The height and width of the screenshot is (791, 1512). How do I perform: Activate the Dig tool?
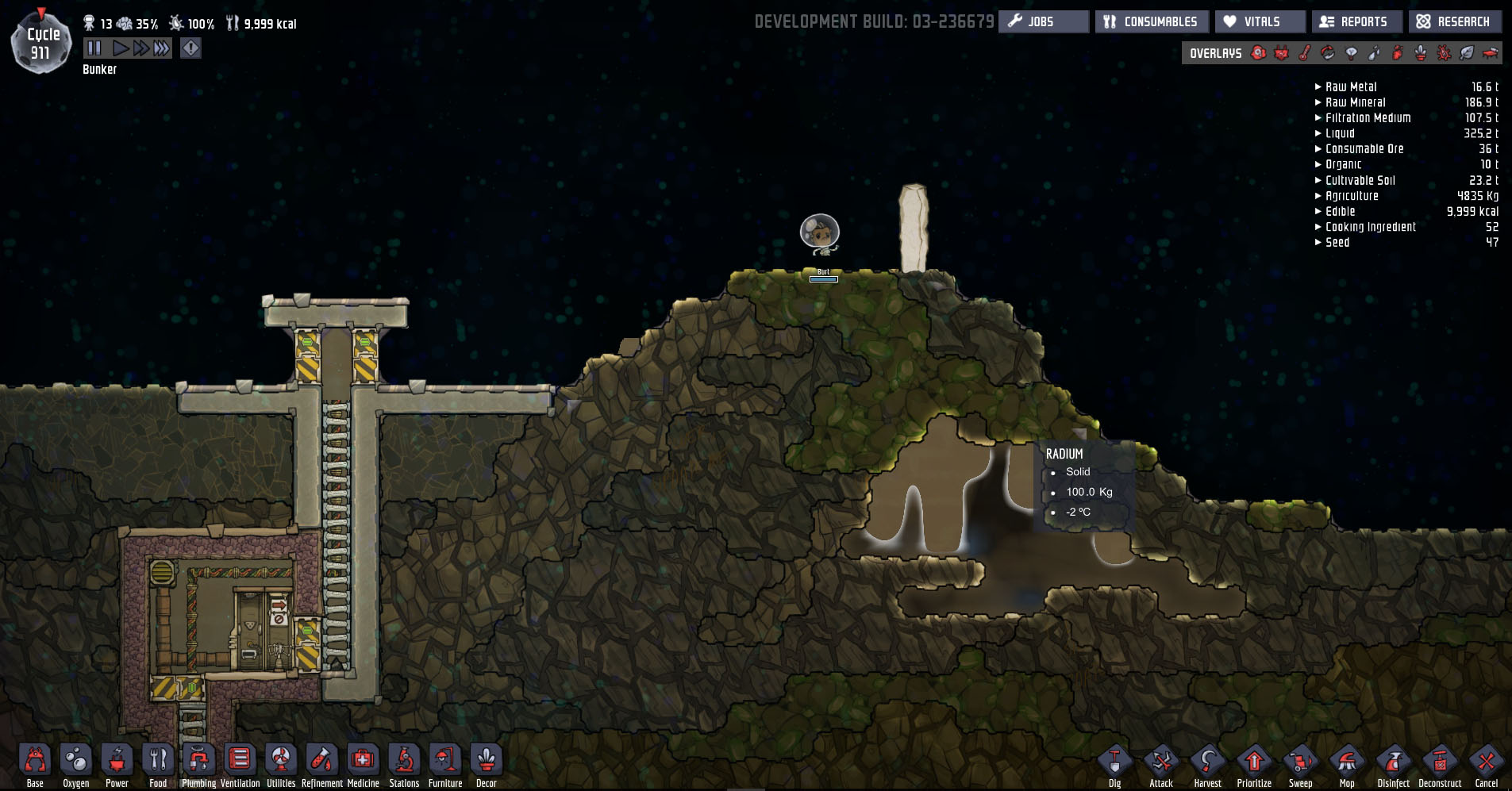[1114, 762]
